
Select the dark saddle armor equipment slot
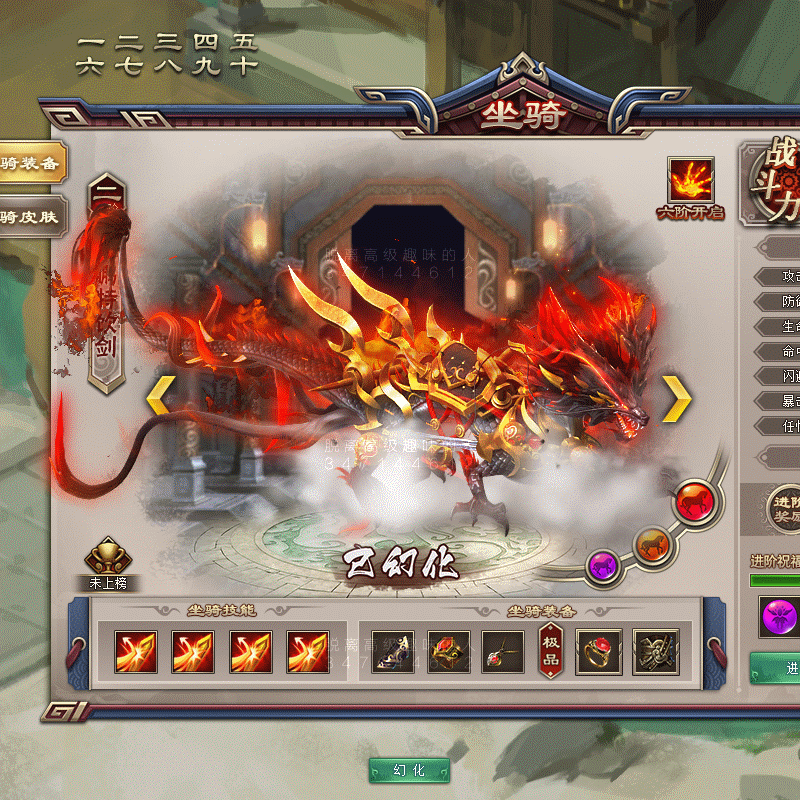656,652
